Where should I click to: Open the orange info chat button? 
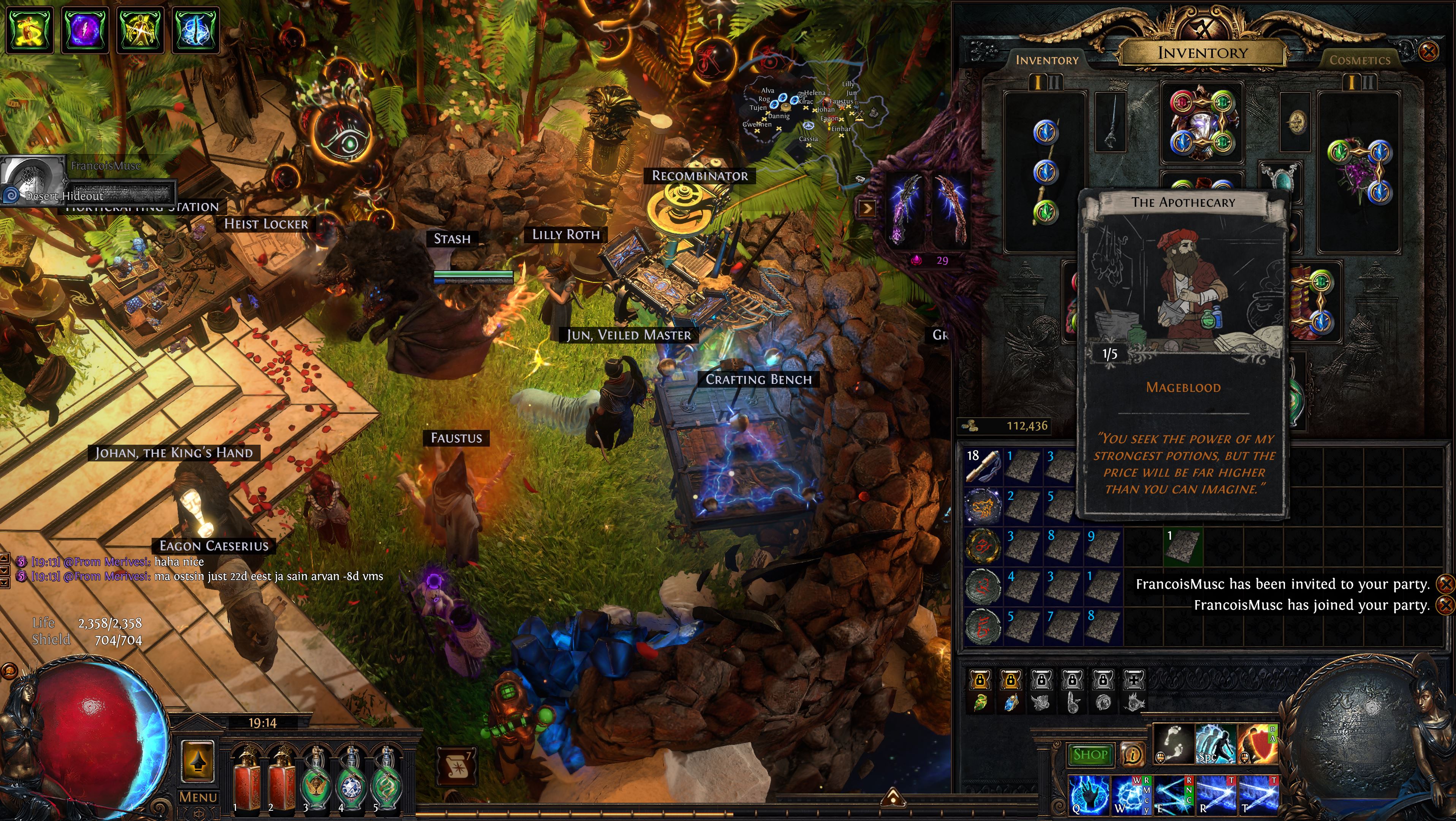(x=1132, y=754)
